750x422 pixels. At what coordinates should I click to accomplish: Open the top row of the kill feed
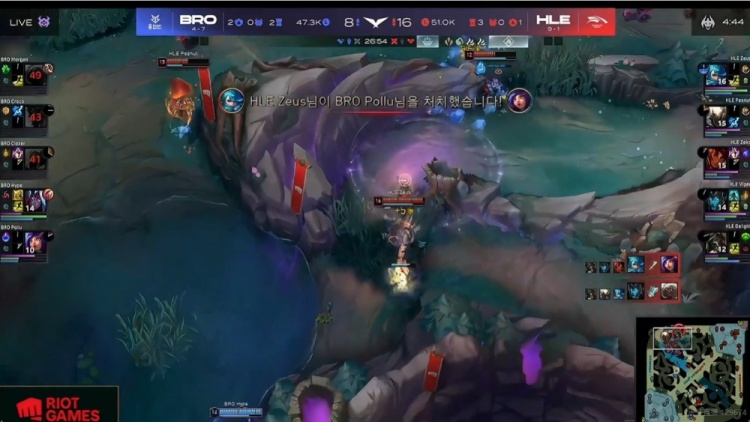(632, 265)
